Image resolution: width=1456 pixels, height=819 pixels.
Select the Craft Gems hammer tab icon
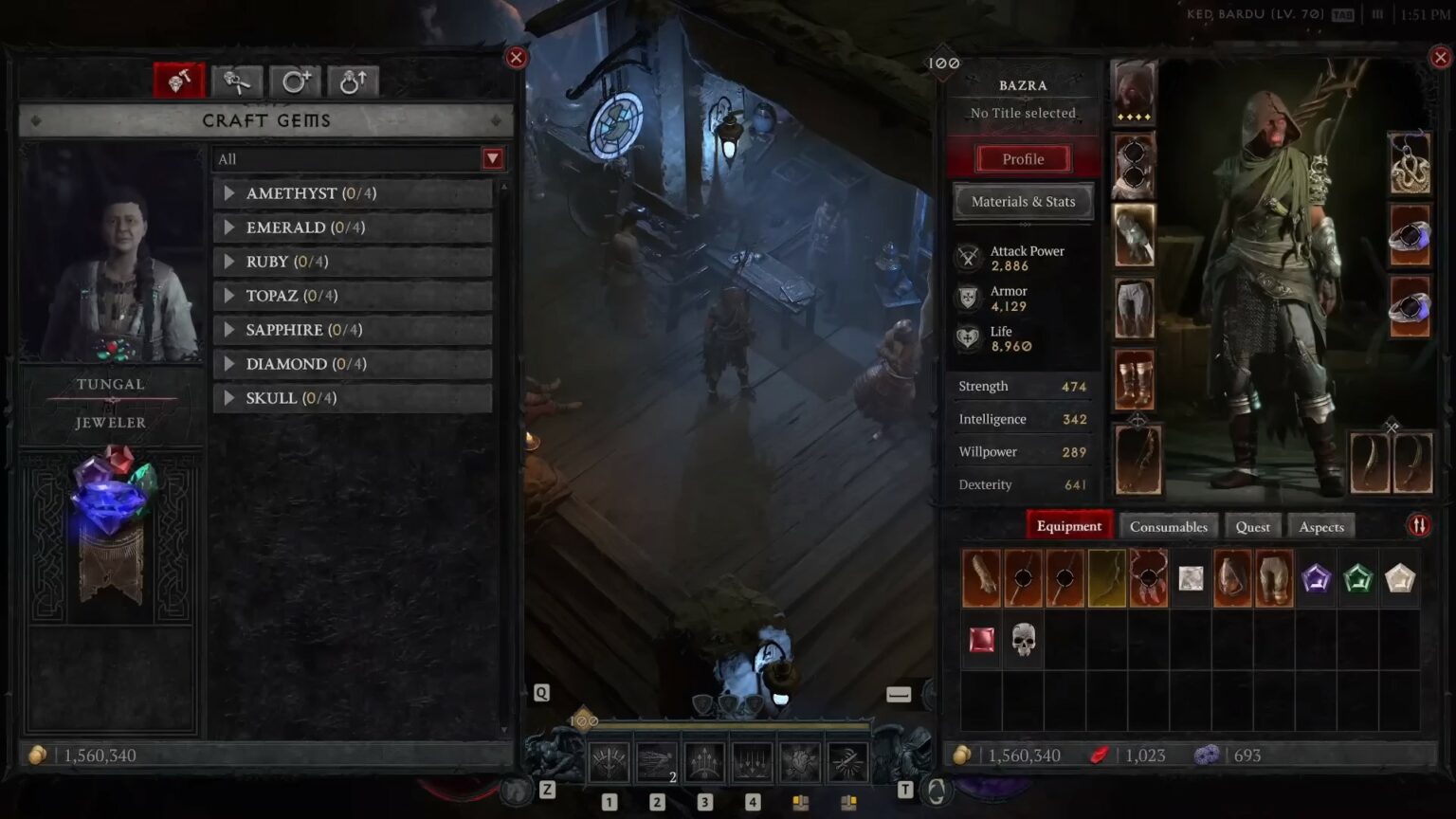(178, 82)
